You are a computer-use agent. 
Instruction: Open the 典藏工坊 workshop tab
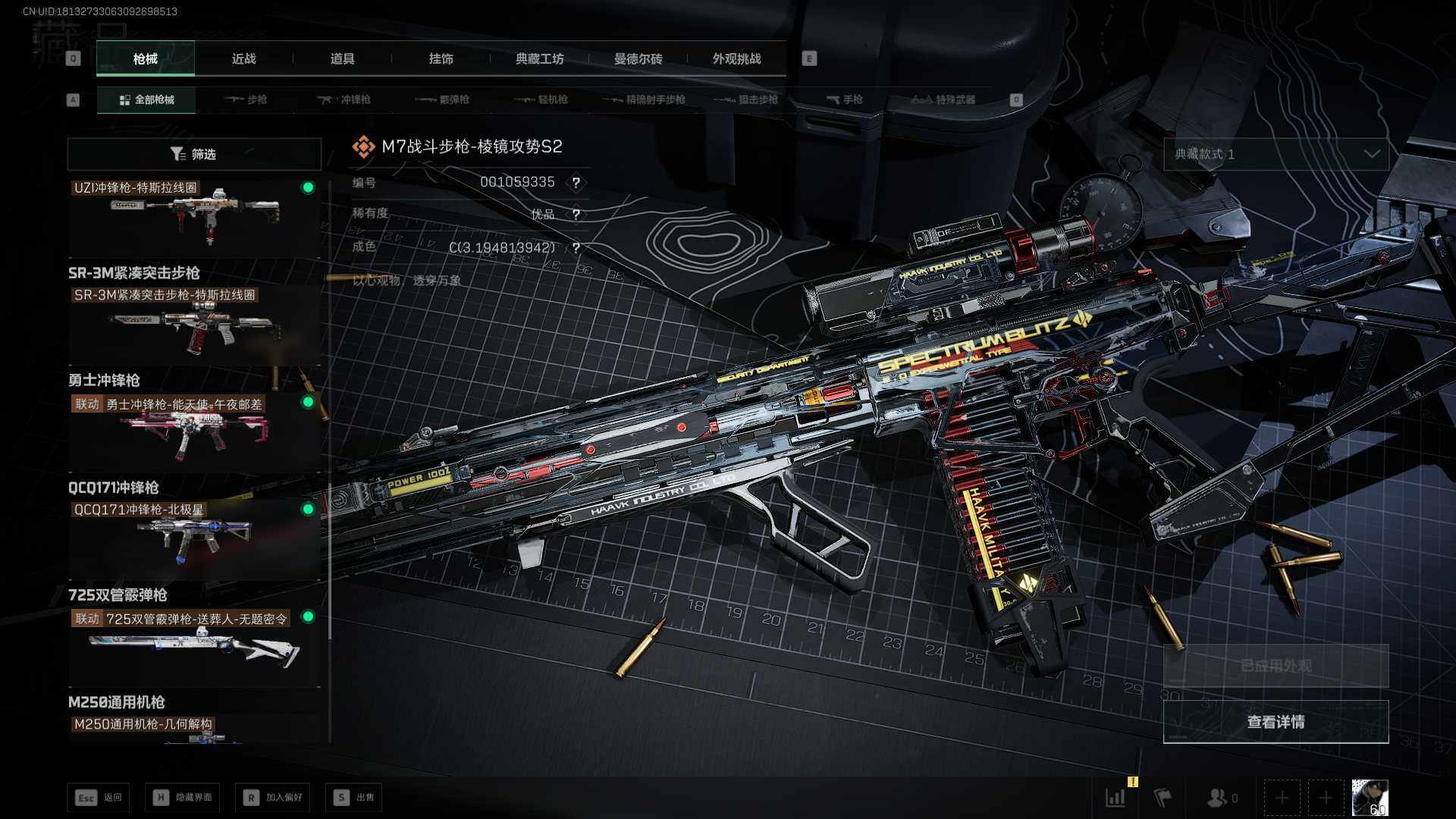539,59
